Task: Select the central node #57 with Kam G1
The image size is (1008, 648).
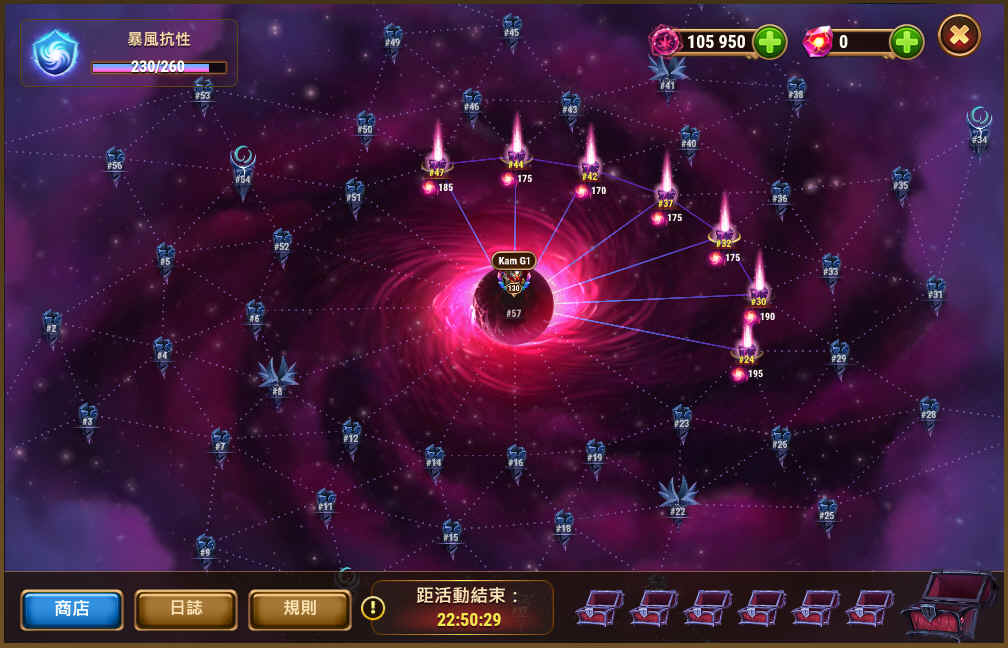Action: pos(514,300)
